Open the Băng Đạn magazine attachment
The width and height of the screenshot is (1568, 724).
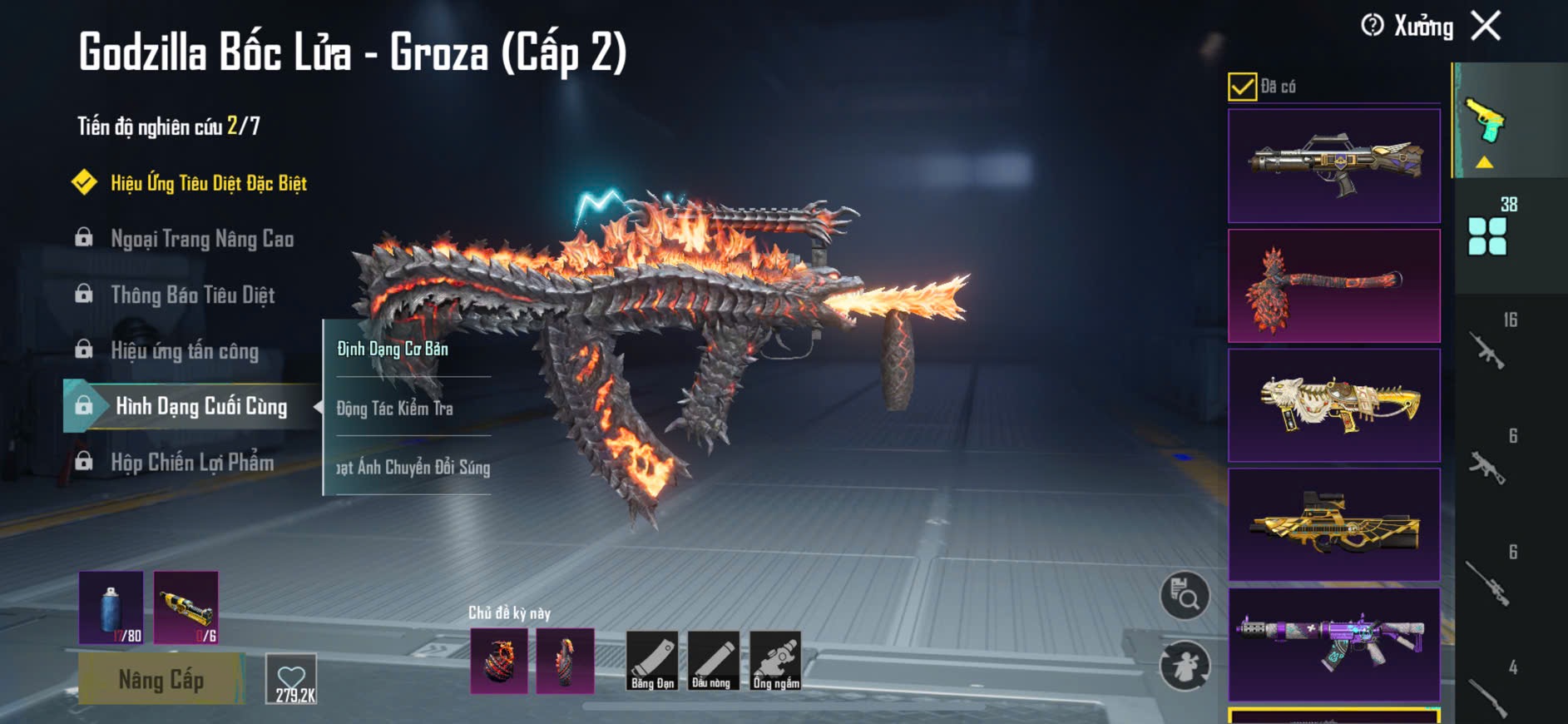[652, 661]
